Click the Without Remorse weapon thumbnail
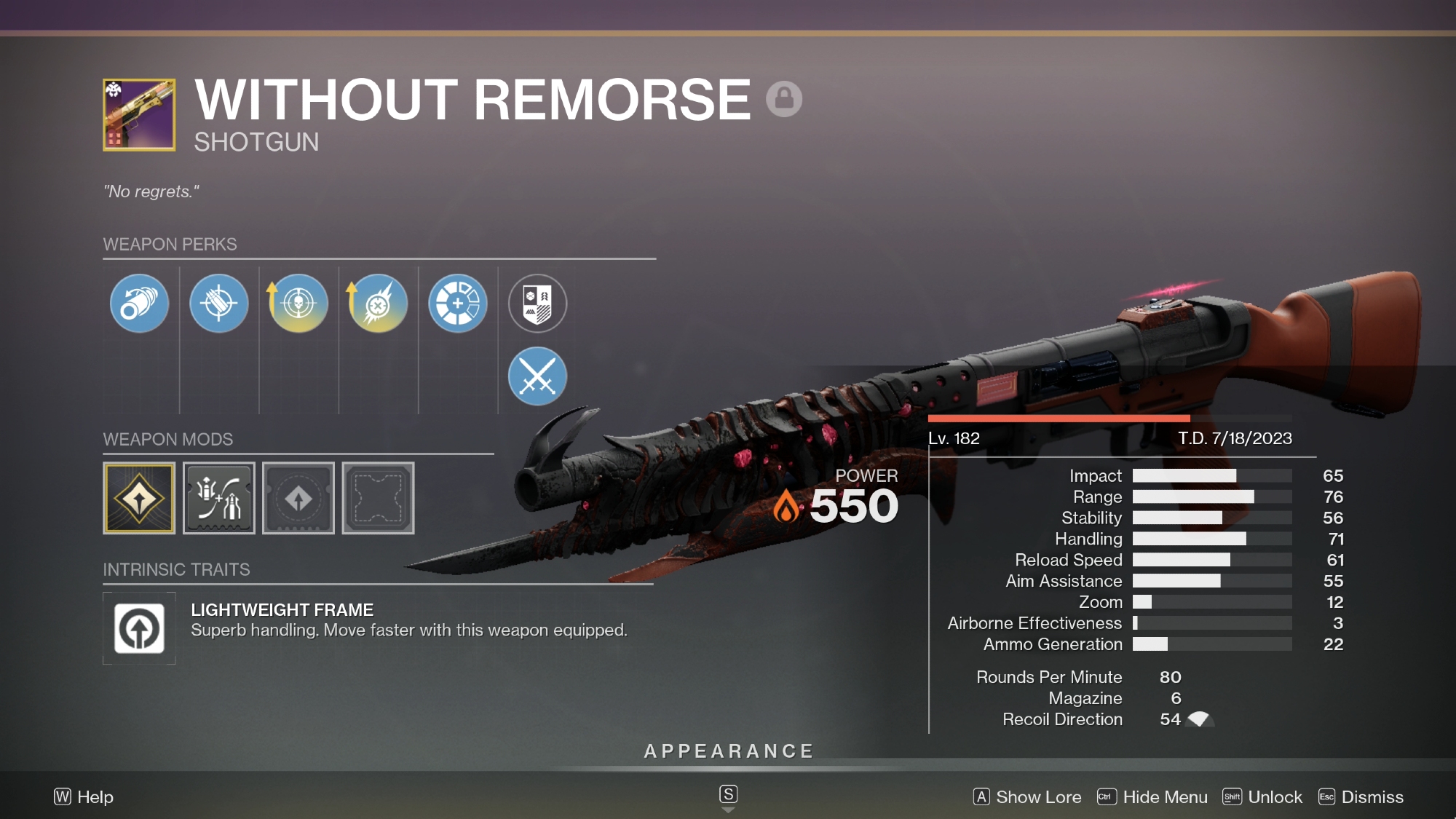The width and height of the screenshot is (1456, 819). tap(139, 115)
